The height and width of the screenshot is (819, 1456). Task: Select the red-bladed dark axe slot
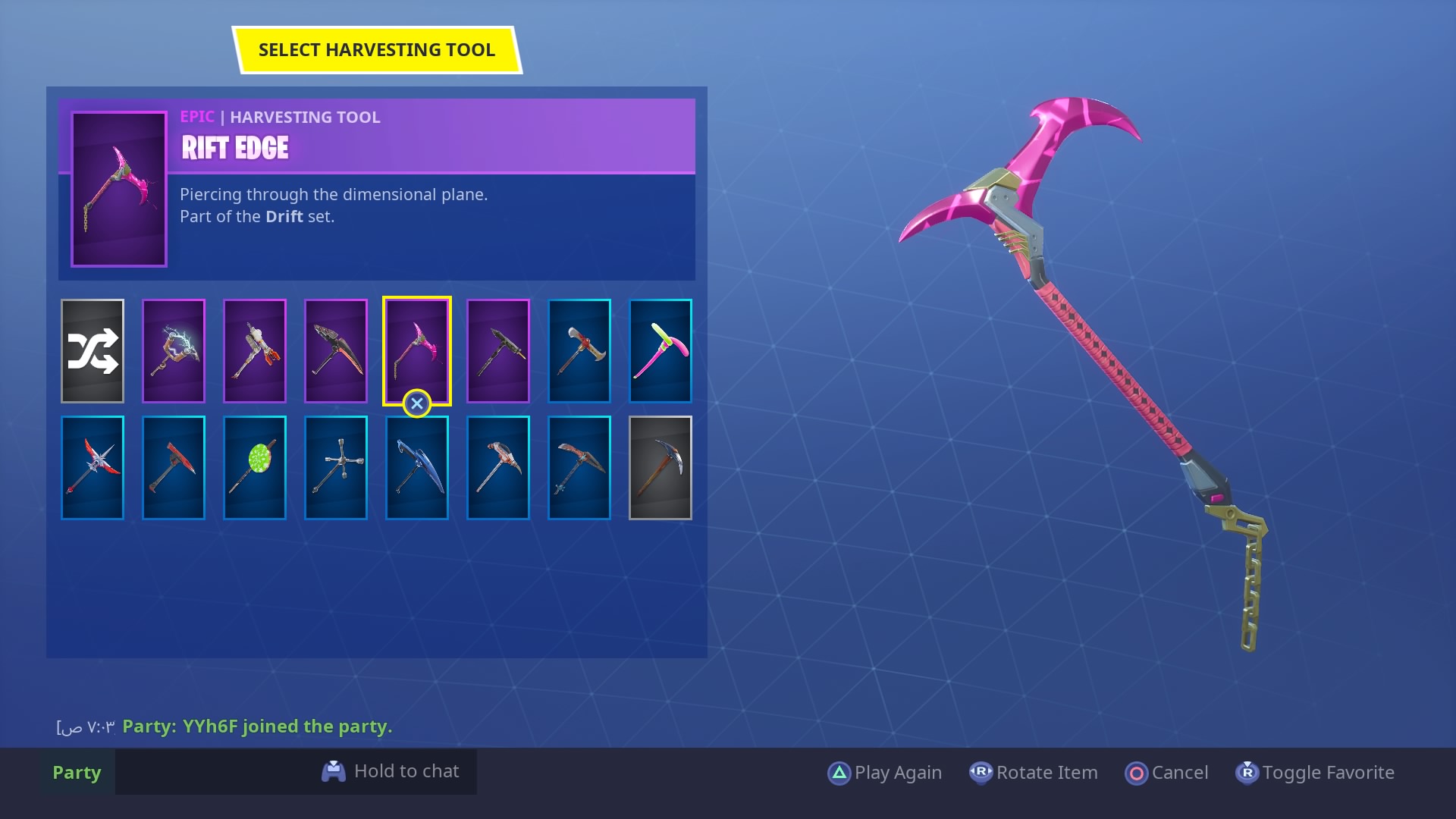pyautogui.click(x=174, y=467)
